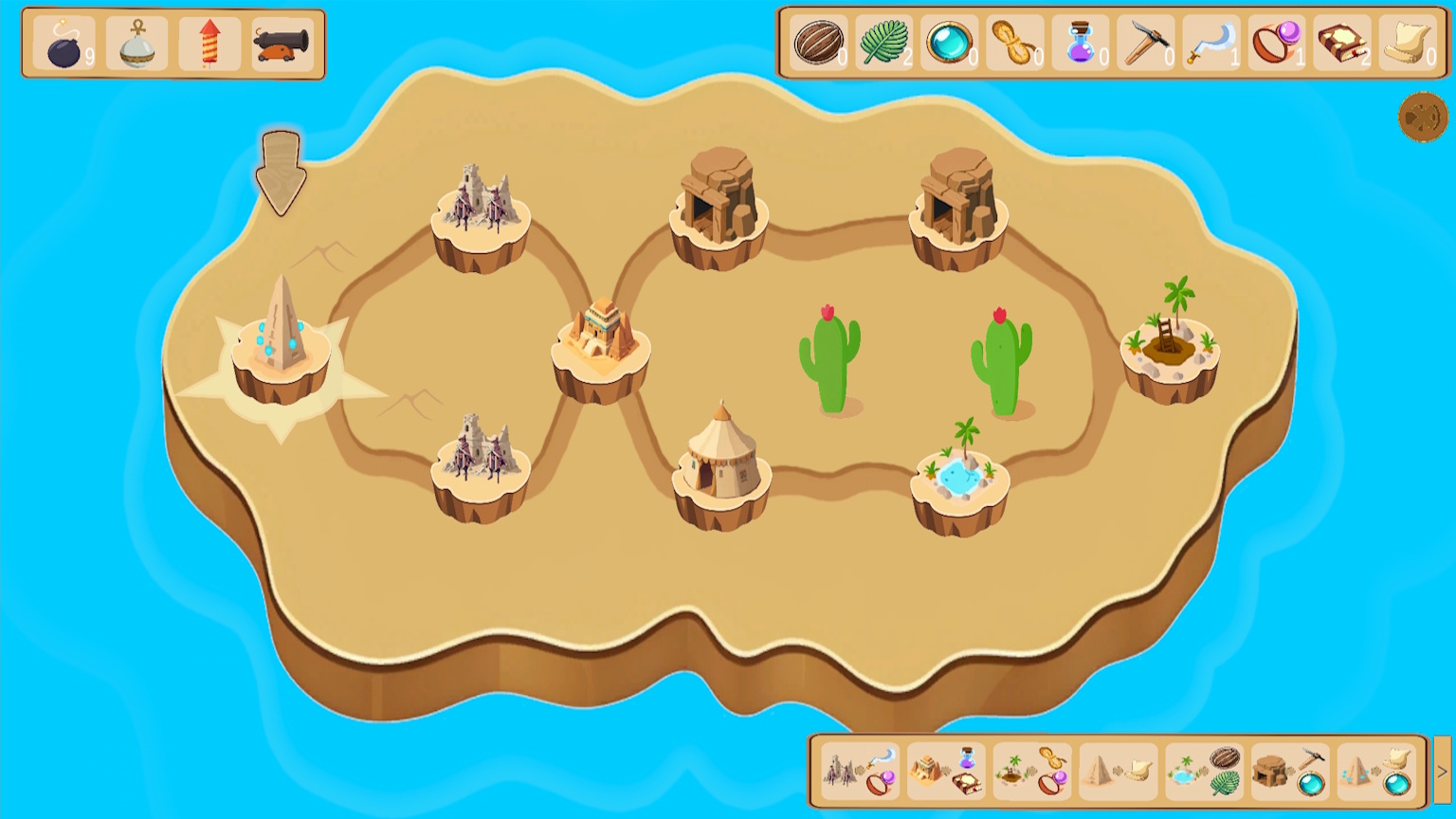Click the palm leaf resource icon

click(885, 42)
